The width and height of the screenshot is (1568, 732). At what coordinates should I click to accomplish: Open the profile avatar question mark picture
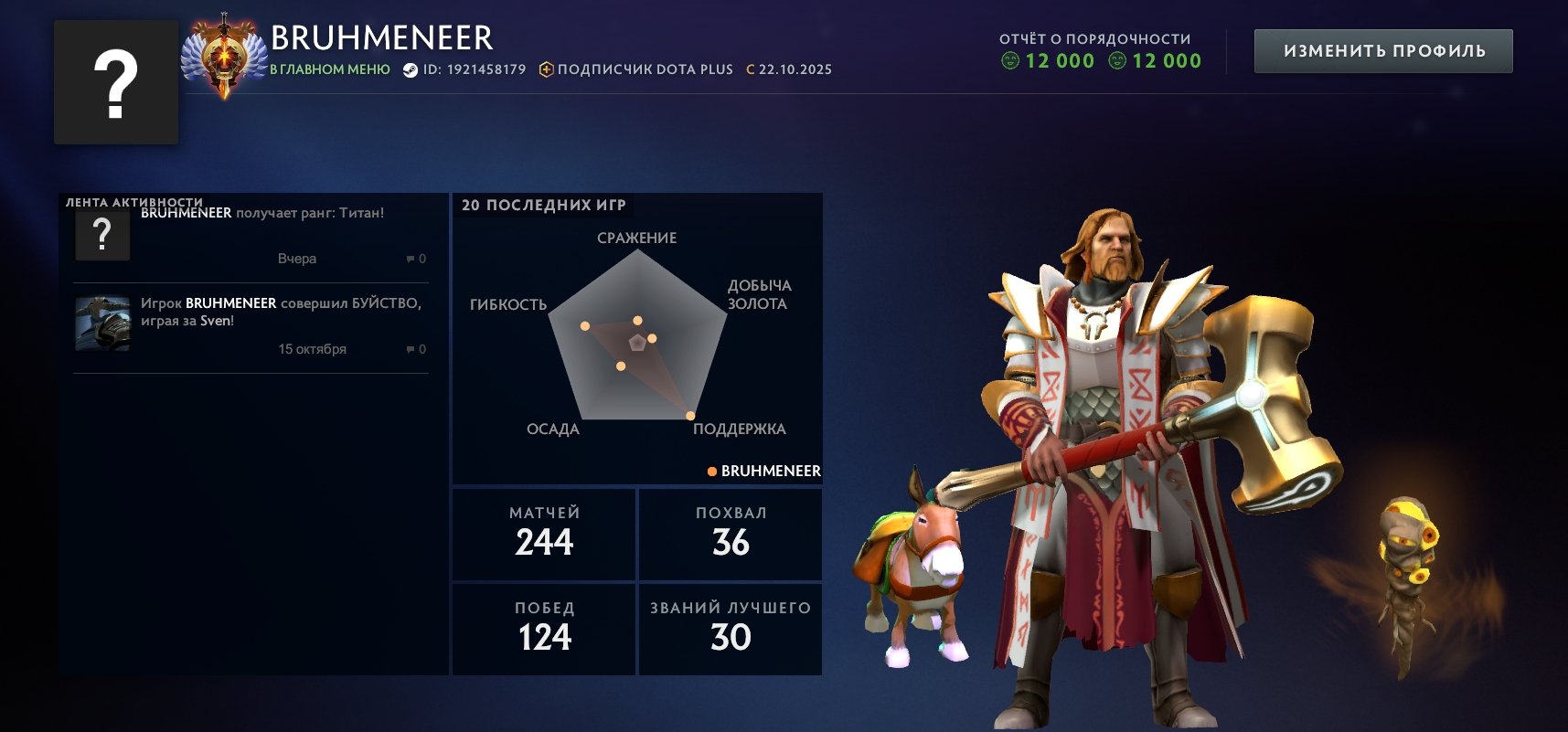(x=116, y=82)
